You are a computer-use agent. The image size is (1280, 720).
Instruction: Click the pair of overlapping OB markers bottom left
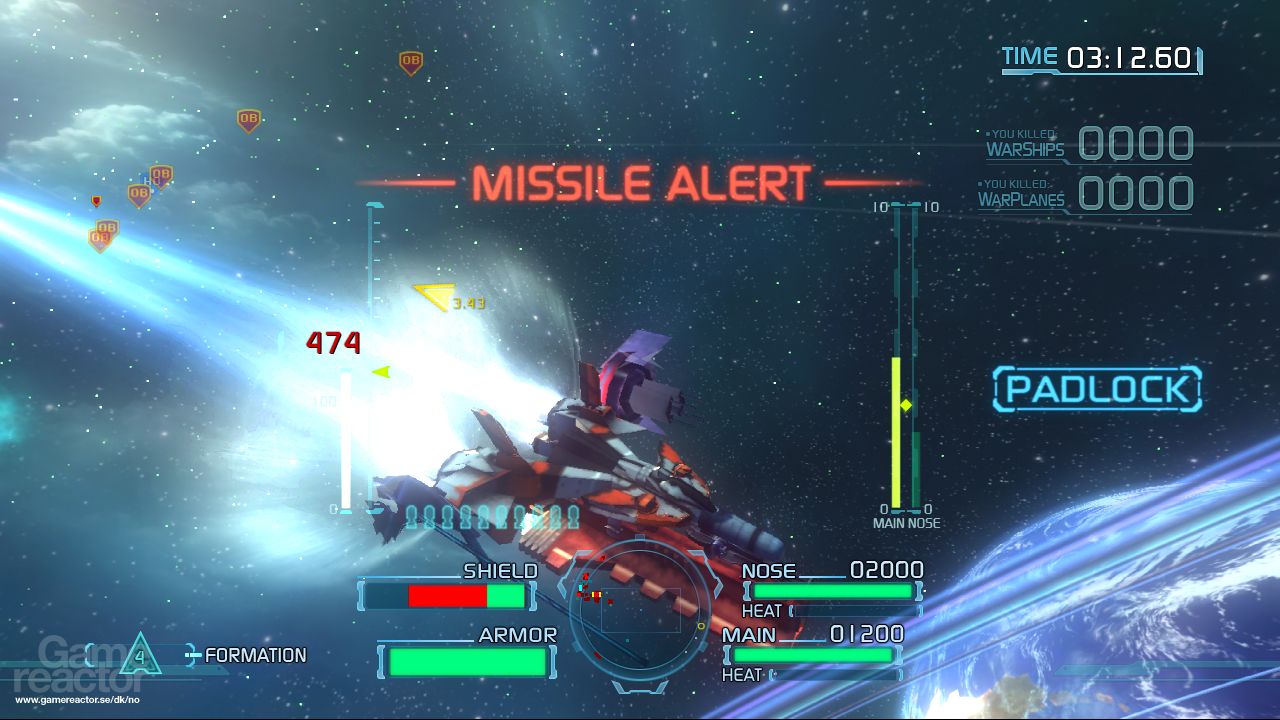(x=102, y=233)
